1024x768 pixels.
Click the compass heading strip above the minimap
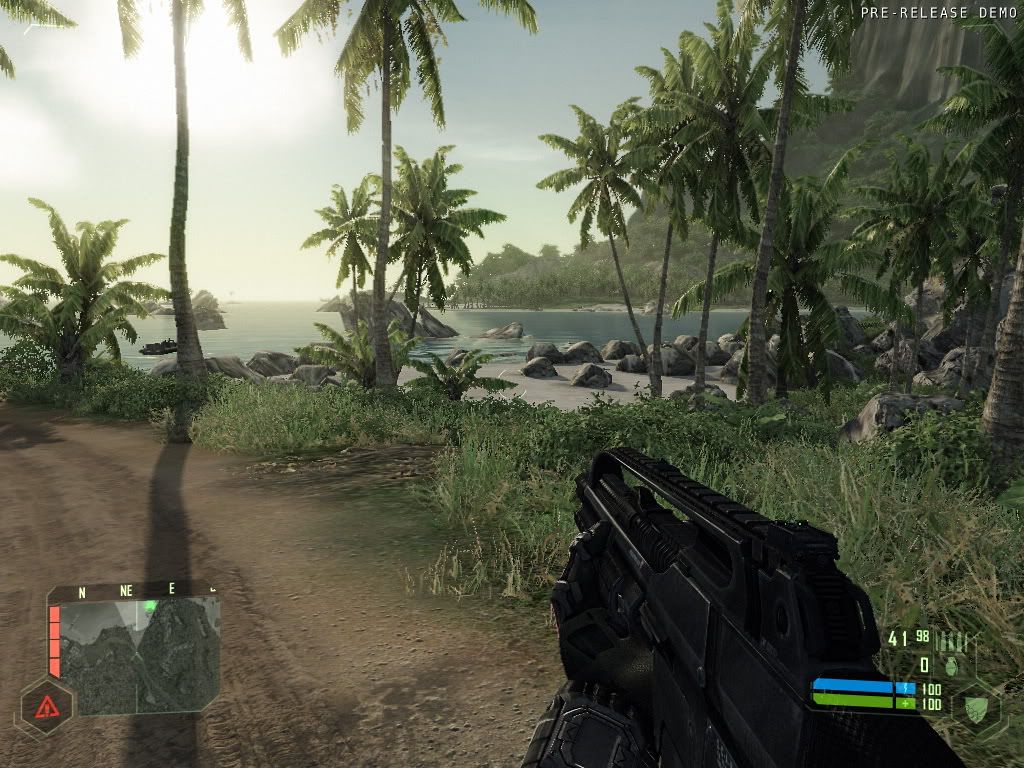(130, 591)
